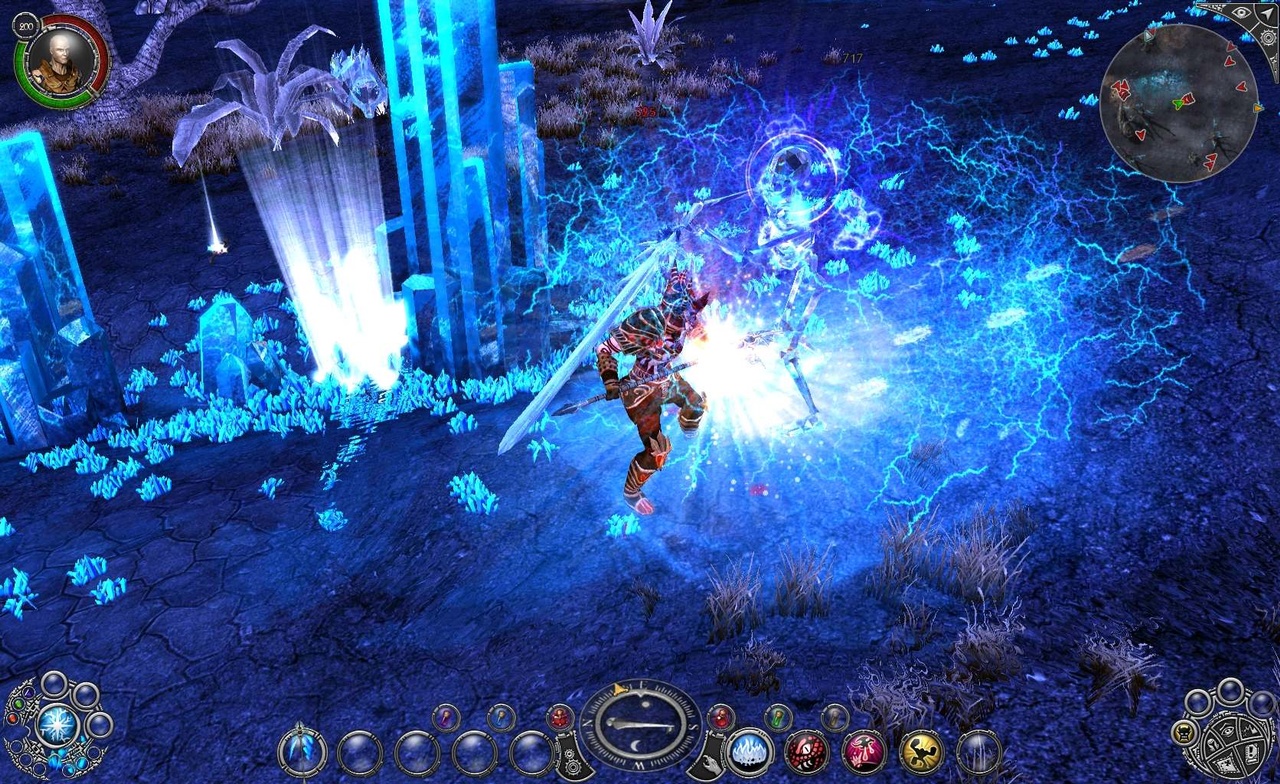
Task: Activate the frost flames combat art
Action: [749, 751]
